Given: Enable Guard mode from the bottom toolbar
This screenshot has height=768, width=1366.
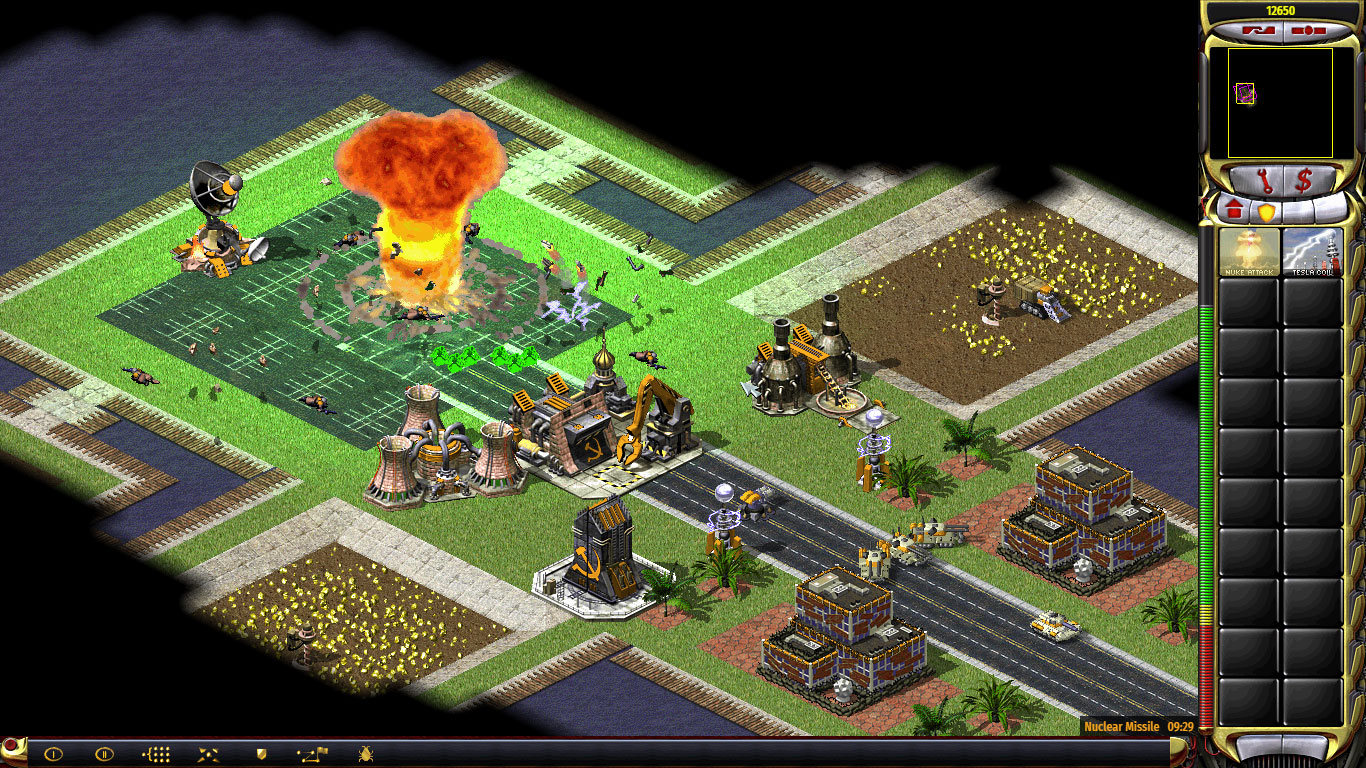Looking at the screenshot, I should 261,754.
